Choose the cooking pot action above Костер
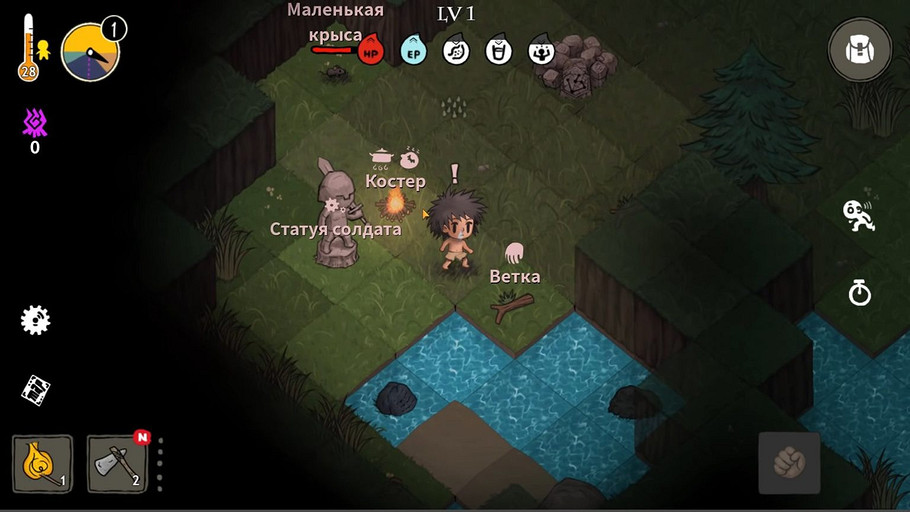 pos(381,156)
